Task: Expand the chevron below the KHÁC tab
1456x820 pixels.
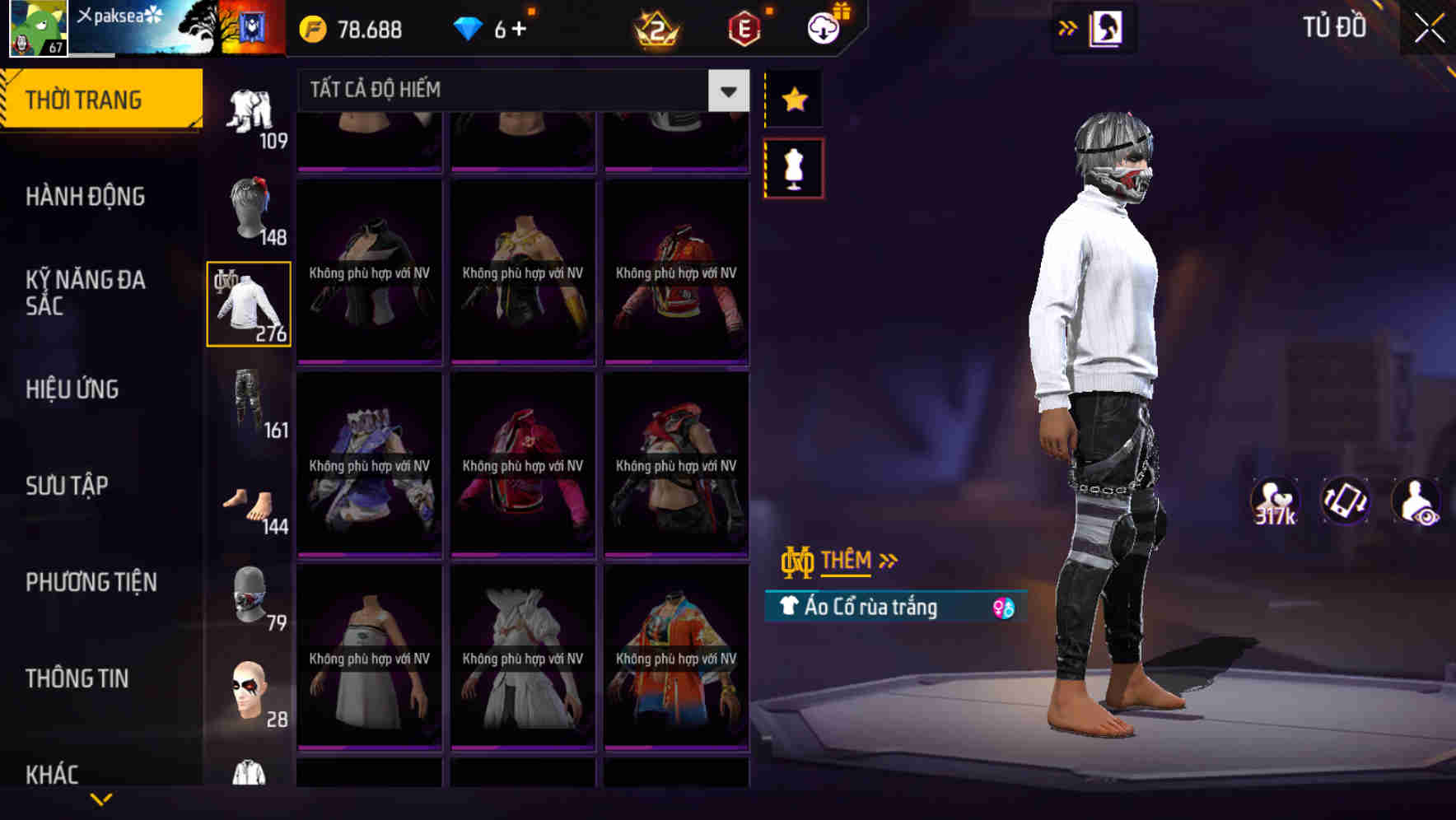Action: [101, 797]
